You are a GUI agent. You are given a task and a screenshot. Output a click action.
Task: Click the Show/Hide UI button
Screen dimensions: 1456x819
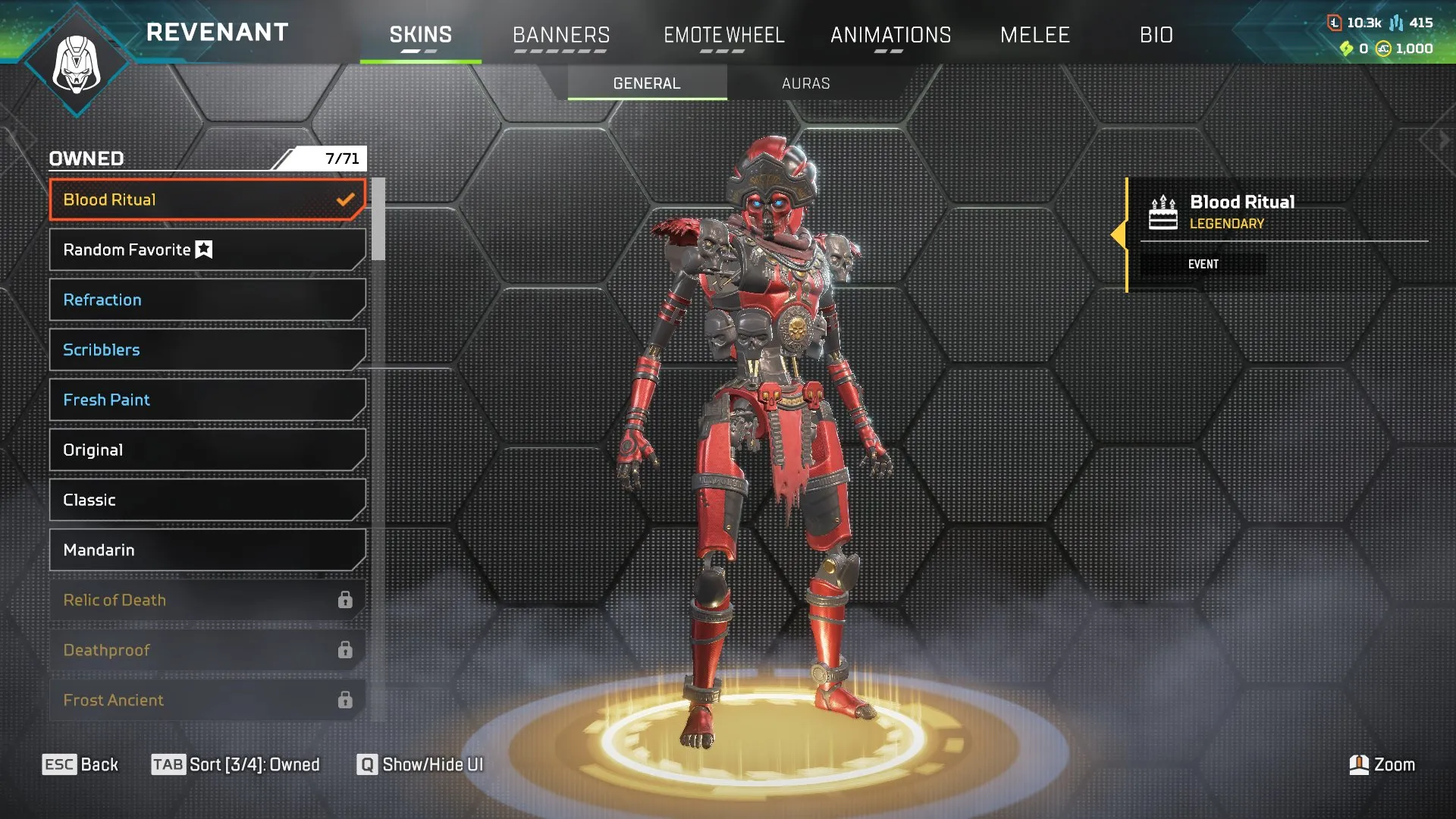pyautogui.click(x=421, y=764)
